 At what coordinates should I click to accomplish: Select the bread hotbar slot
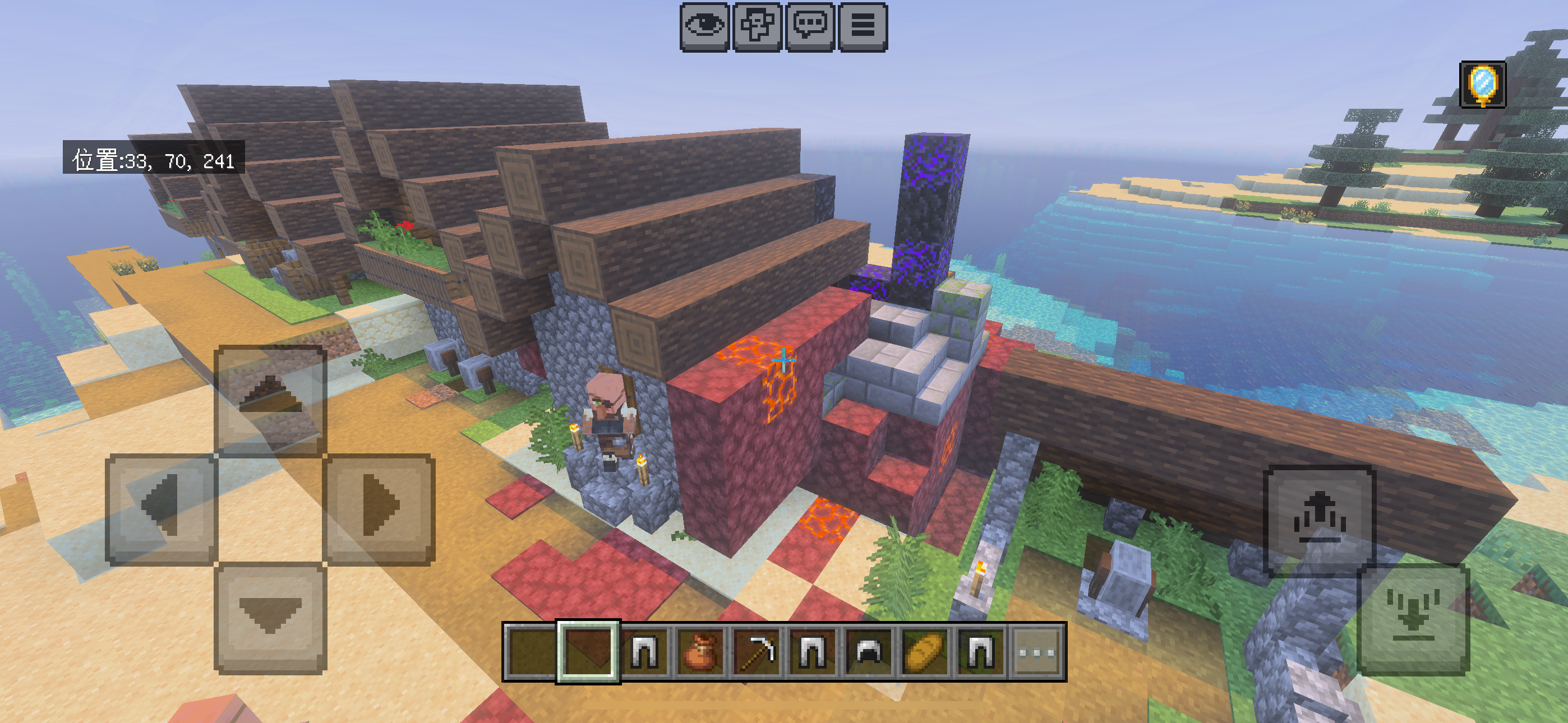tap(924, 652)
